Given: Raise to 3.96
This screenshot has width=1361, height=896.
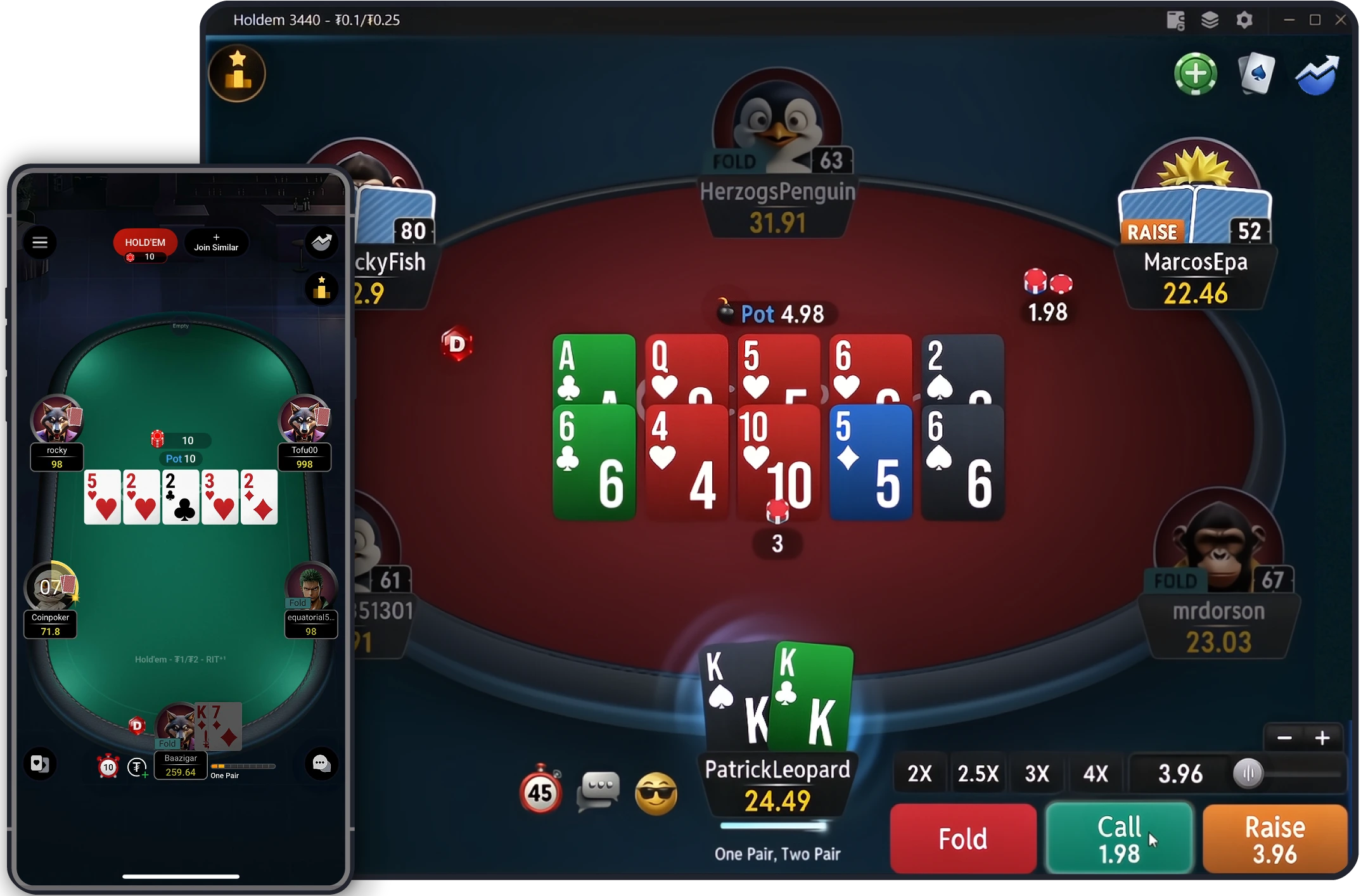Looking at the screenshot, I should tap(1275, 838).
